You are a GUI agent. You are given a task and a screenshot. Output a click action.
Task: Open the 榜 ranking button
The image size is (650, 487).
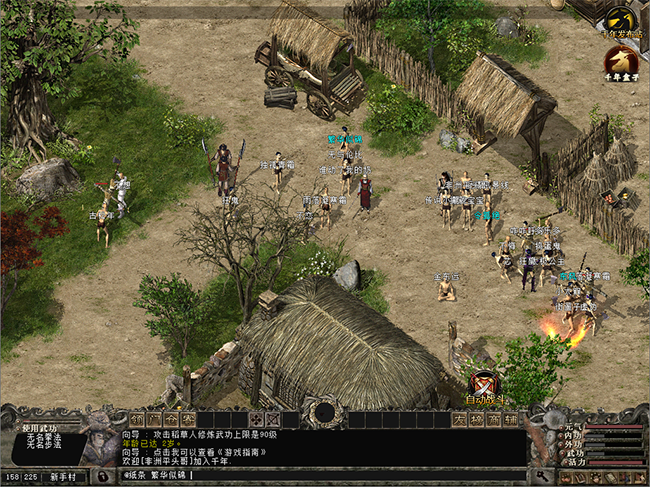click(478, 418)
